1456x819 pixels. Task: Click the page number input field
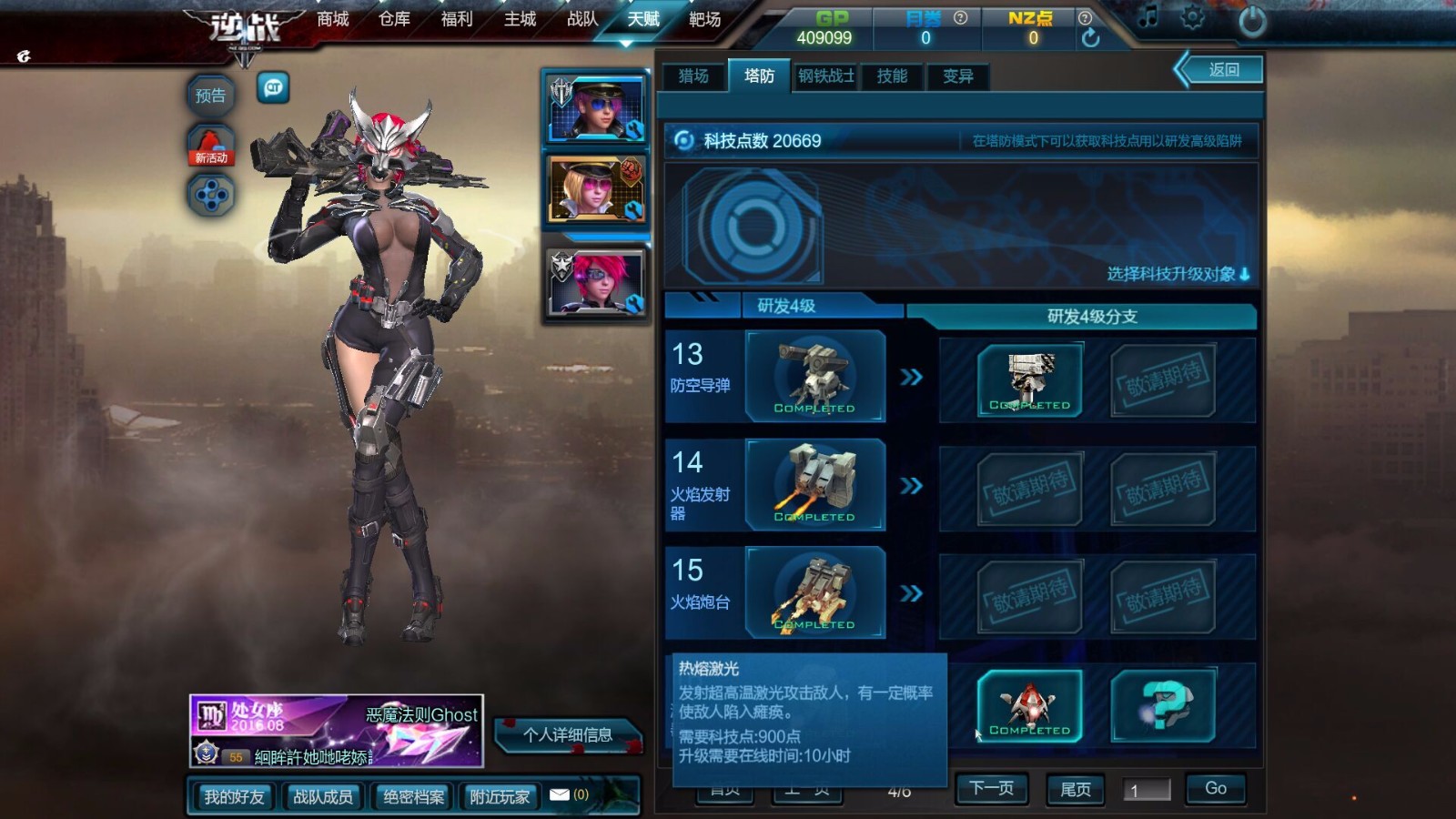pos(1147,790)
